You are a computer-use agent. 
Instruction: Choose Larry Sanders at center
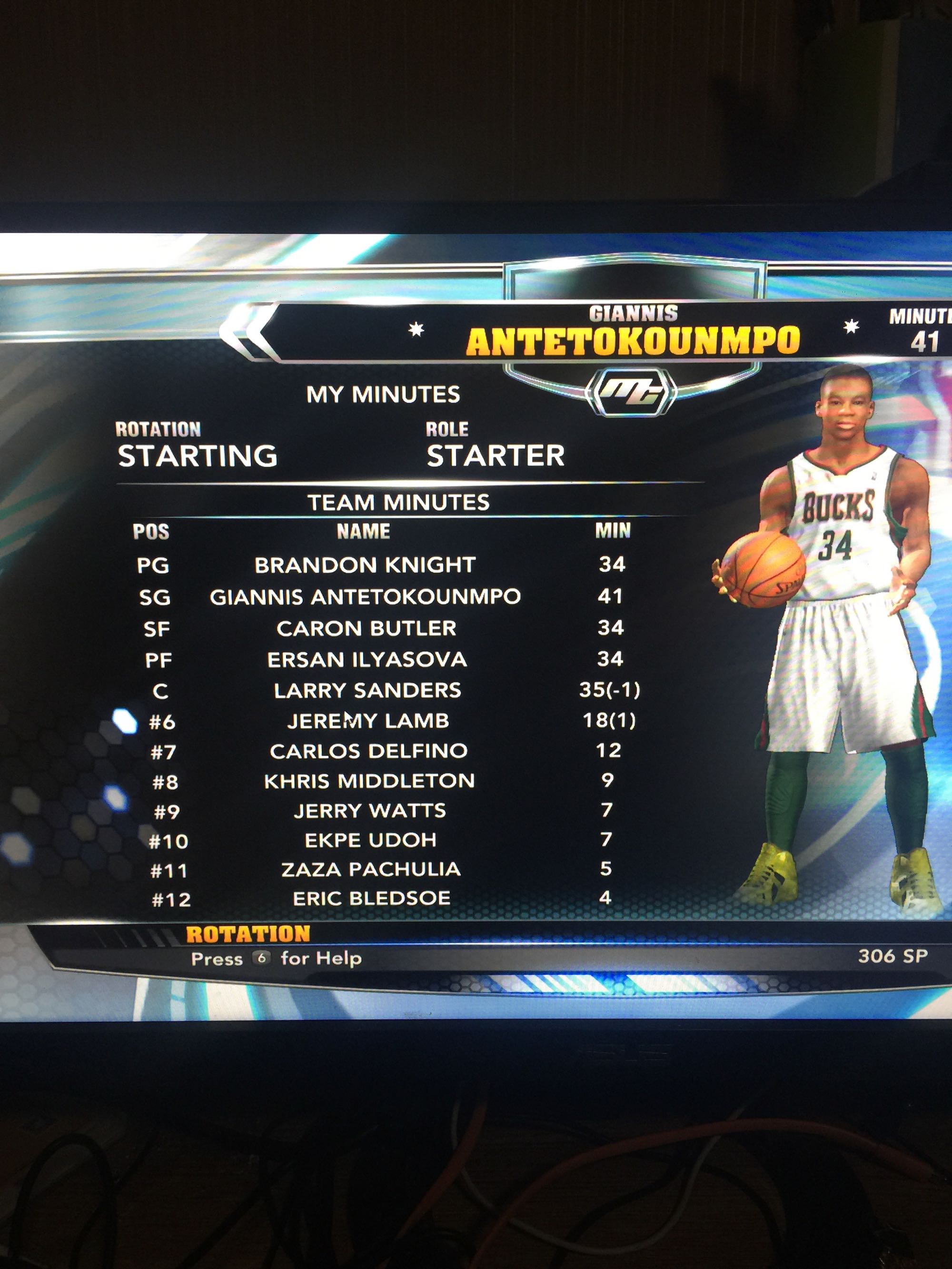[x=367, y=690]
